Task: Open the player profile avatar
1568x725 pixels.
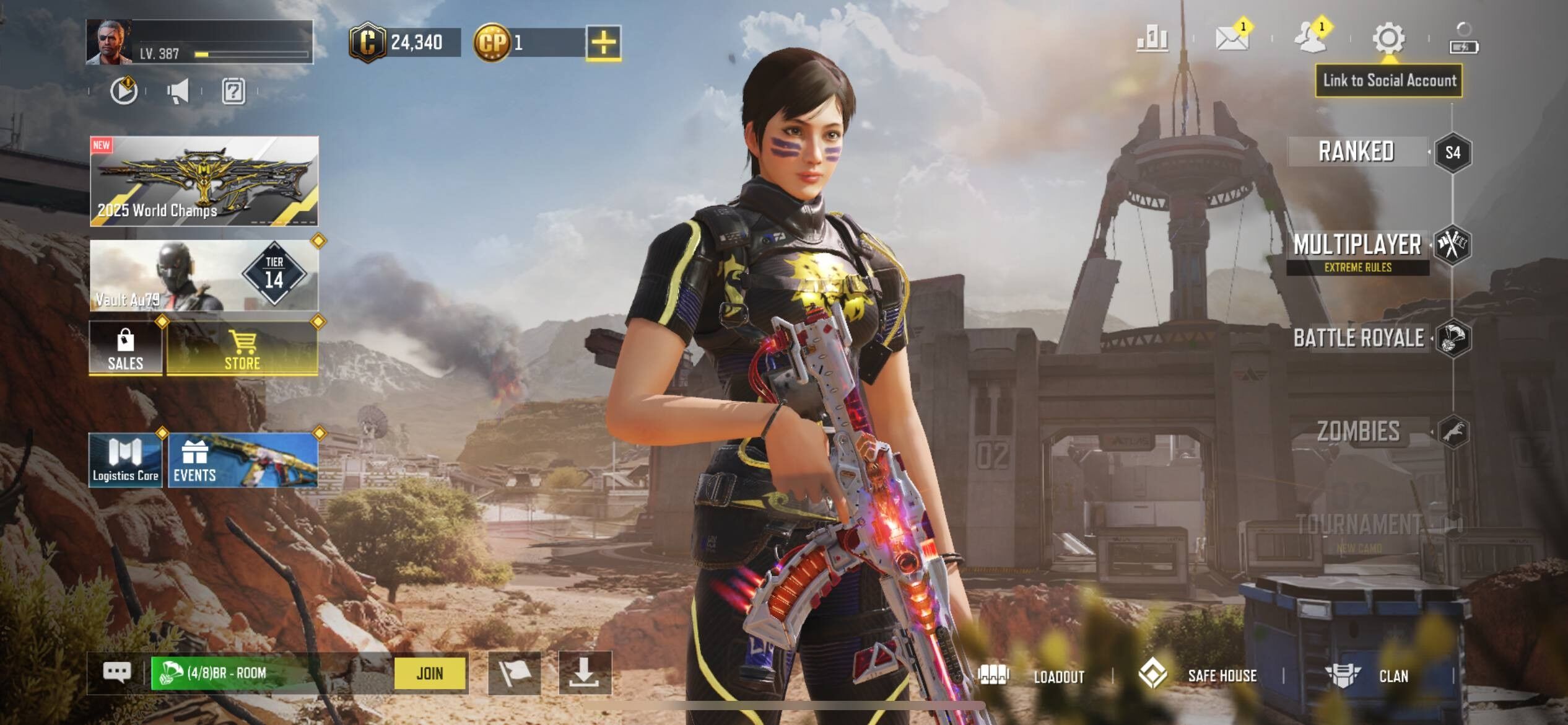Action: [109, 42]
